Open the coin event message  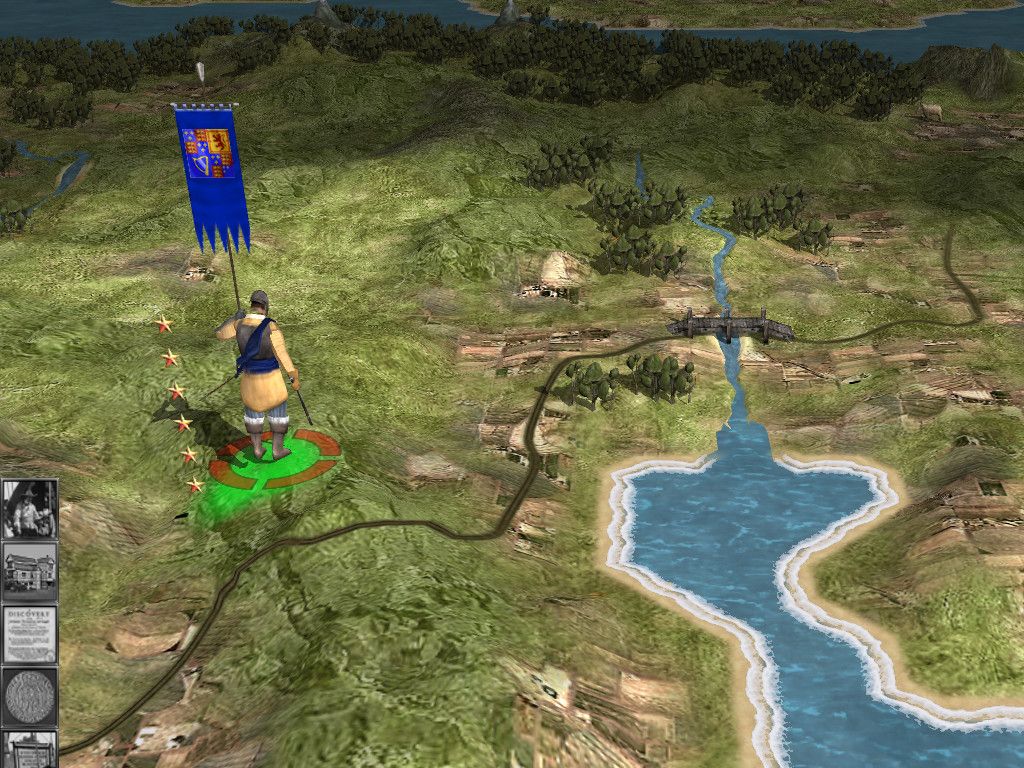pyautogui.click(x=29, y=696)
